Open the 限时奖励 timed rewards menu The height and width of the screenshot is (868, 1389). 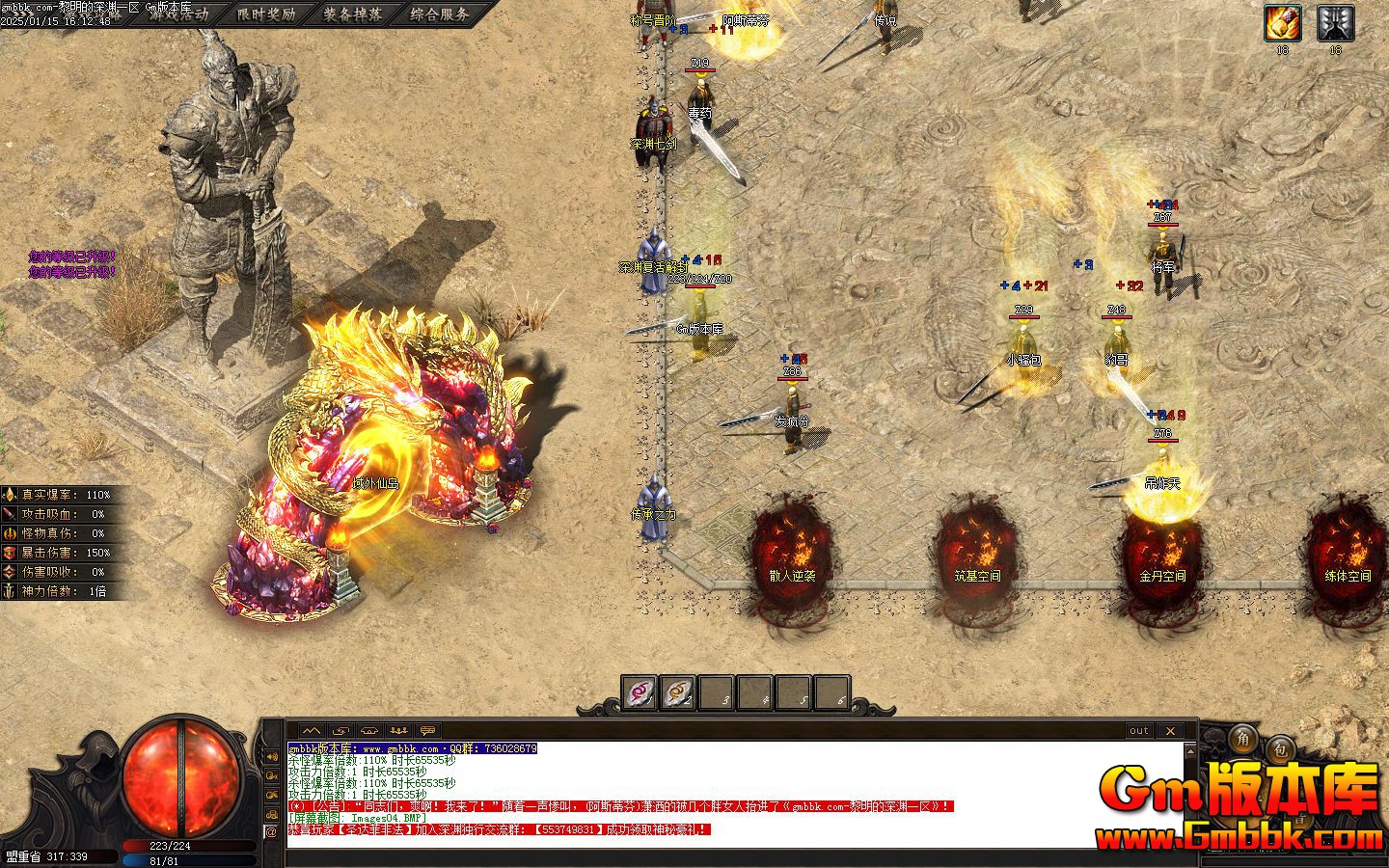coord(266,14)
